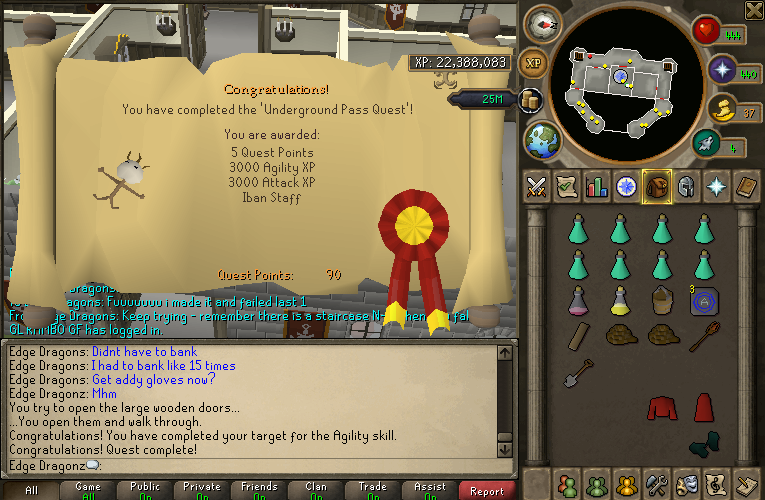Switch to the Magic spellbook tab
Image resolution: width=765 pixels, height=500 pixels.
747,186
